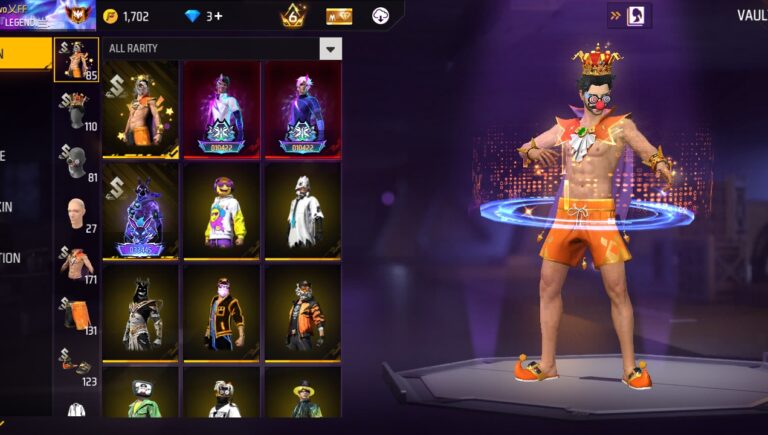Open the All Rarity filter dropdown
This screenshot has height=435, width=768.
pos(330,49)
